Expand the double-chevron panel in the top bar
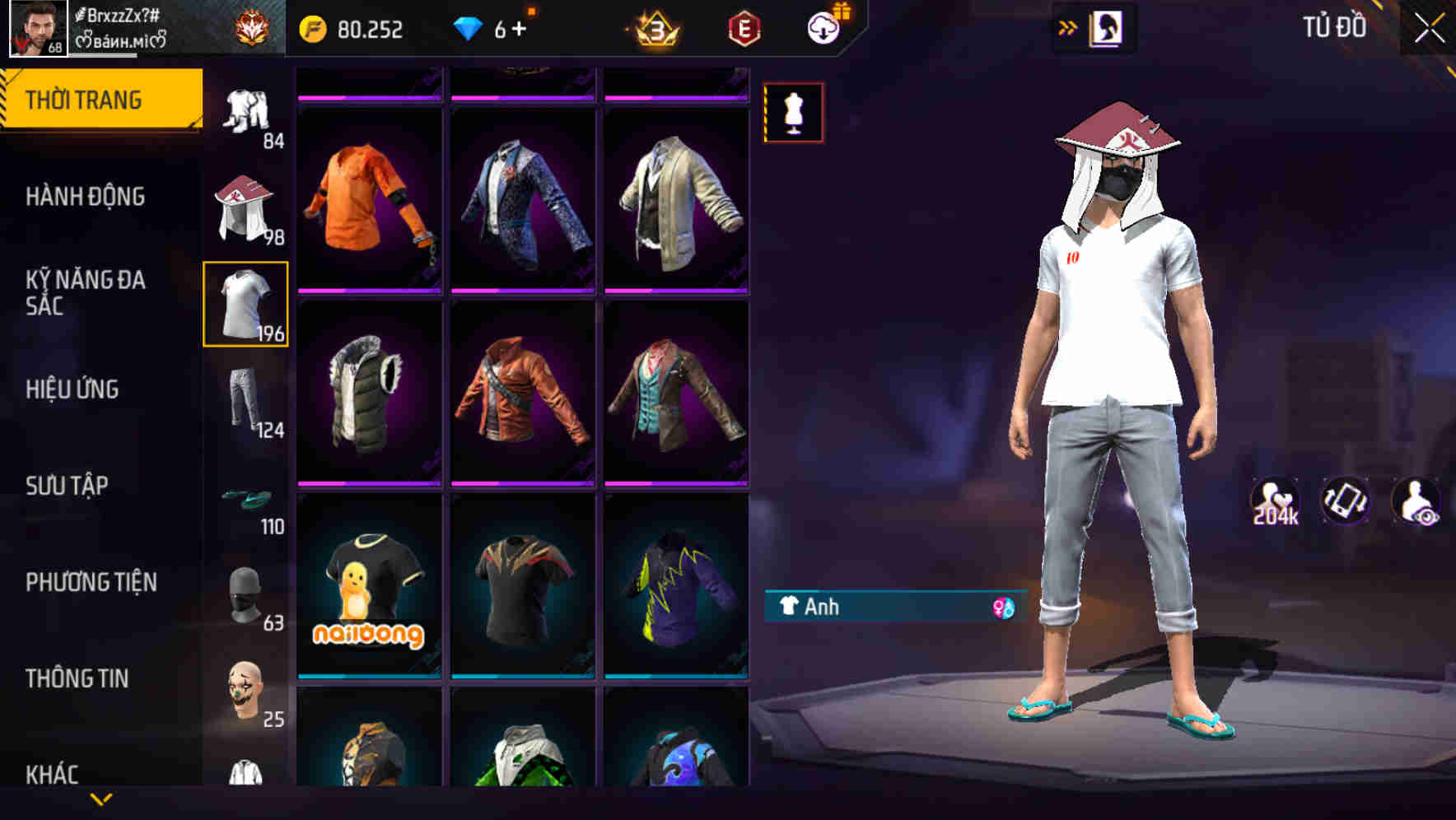 (1066, 27)
